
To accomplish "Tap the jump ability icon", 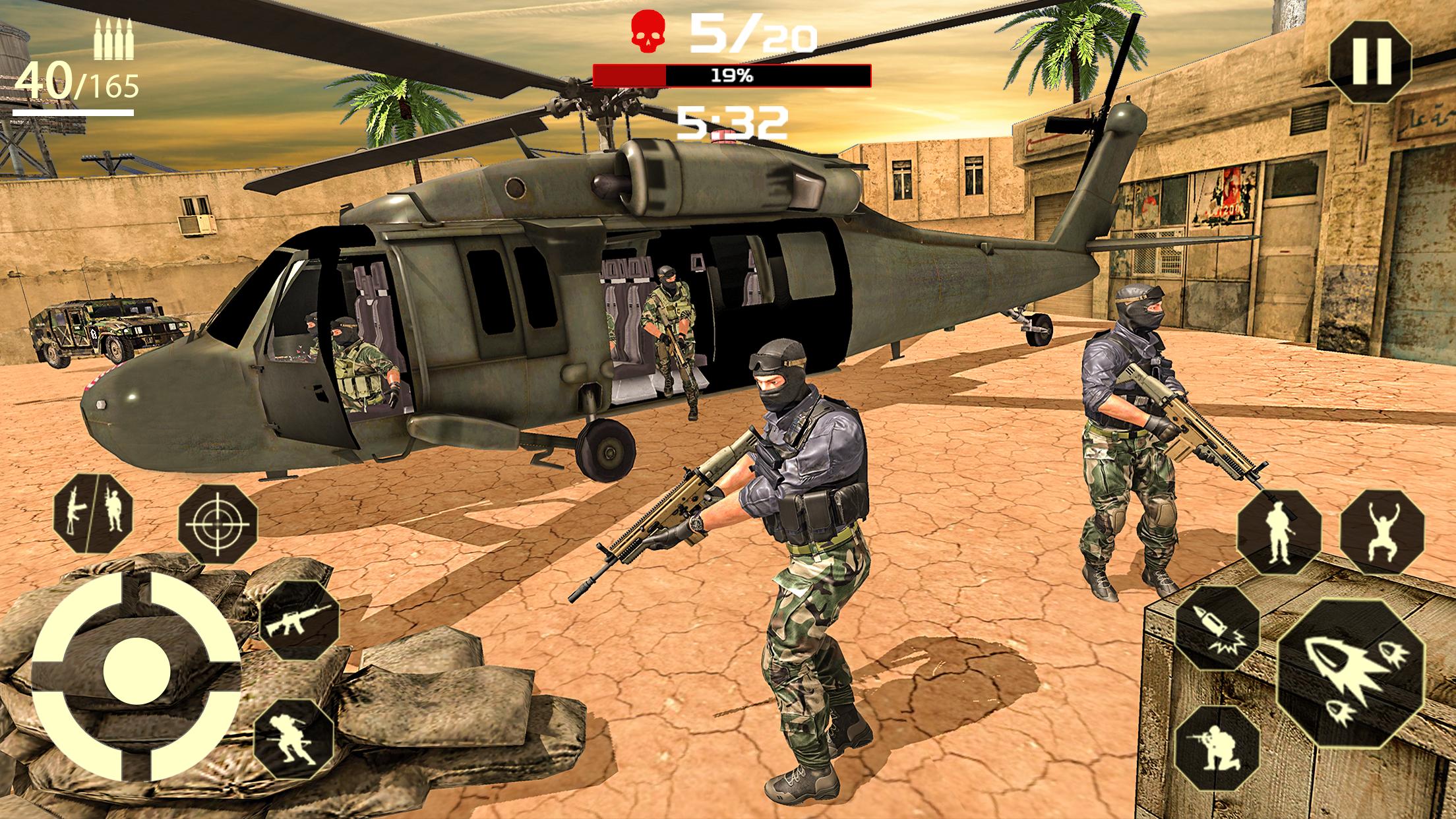I will tap(1382, 533).
